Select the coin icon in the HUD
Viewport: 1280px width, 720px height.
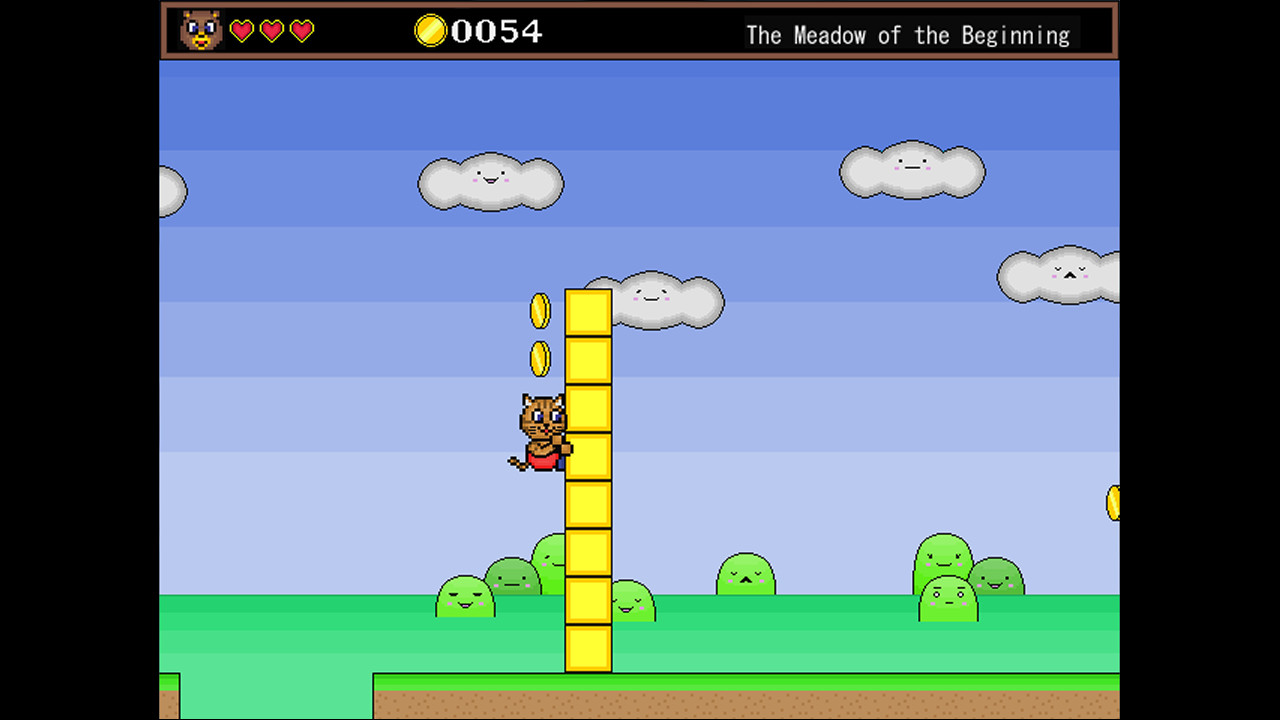click(x=430, y=31)
